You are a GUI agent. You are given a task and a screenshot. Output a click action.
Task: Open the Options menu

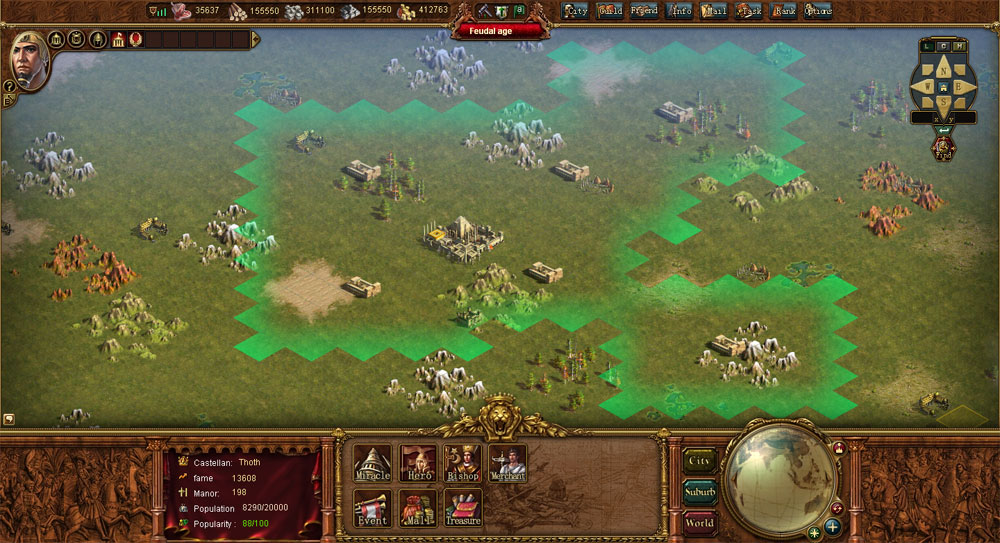coord(818,11)
